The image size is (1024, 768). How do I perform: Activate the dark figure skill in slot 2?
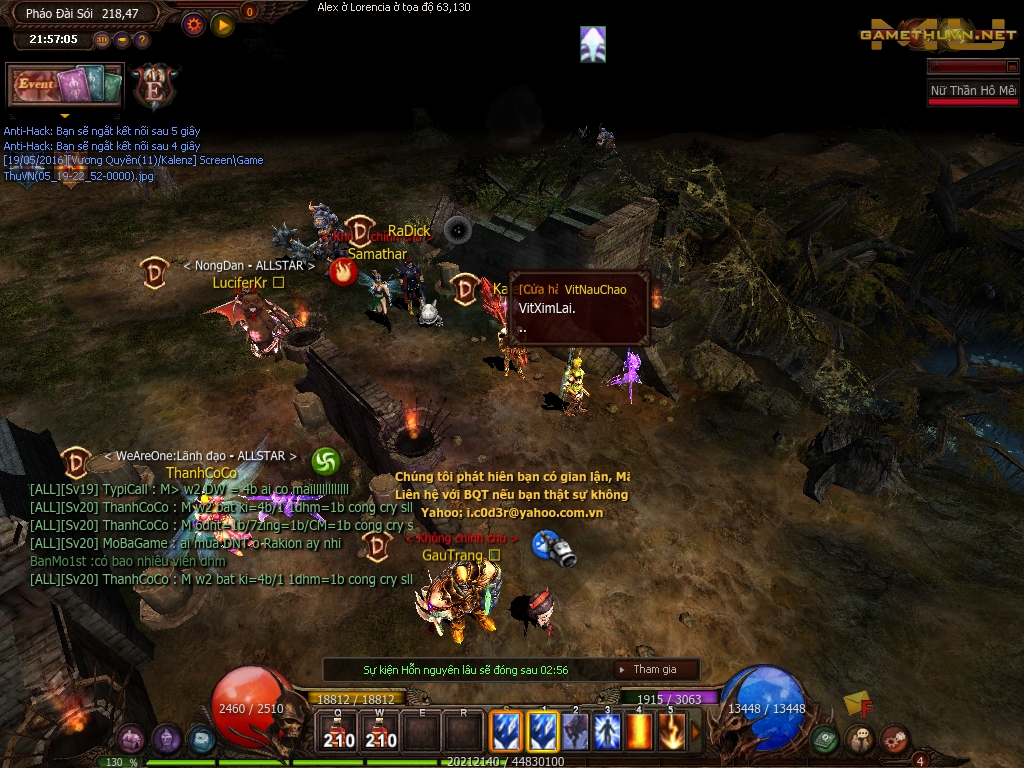(x=575, y=731)
